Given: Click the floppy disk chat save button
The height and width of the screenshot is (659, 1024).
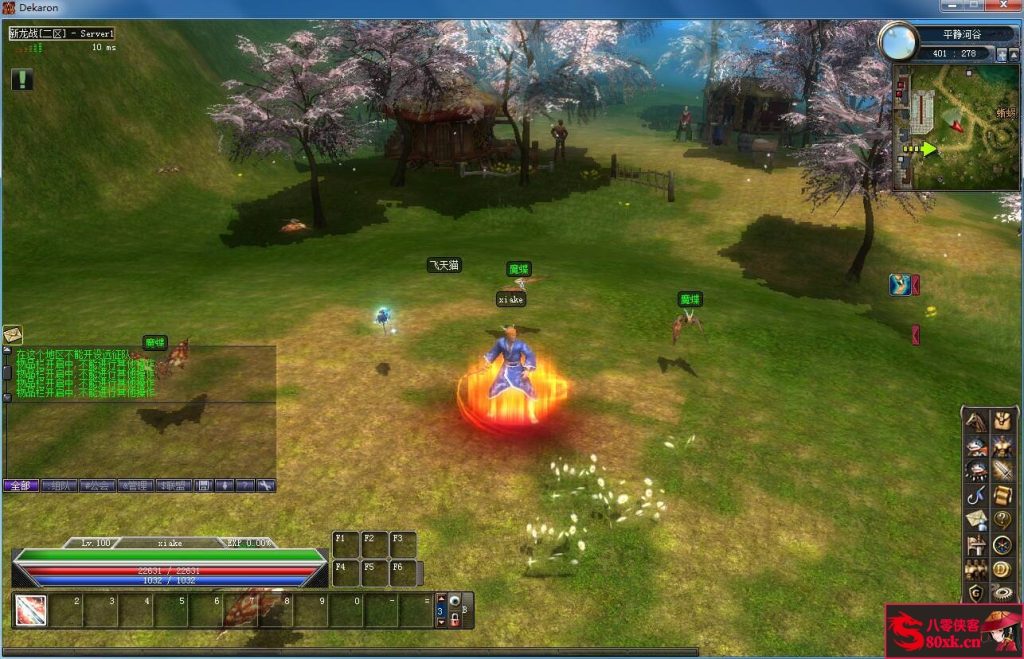Looking at the screenshot, I should tap(204, 486).
